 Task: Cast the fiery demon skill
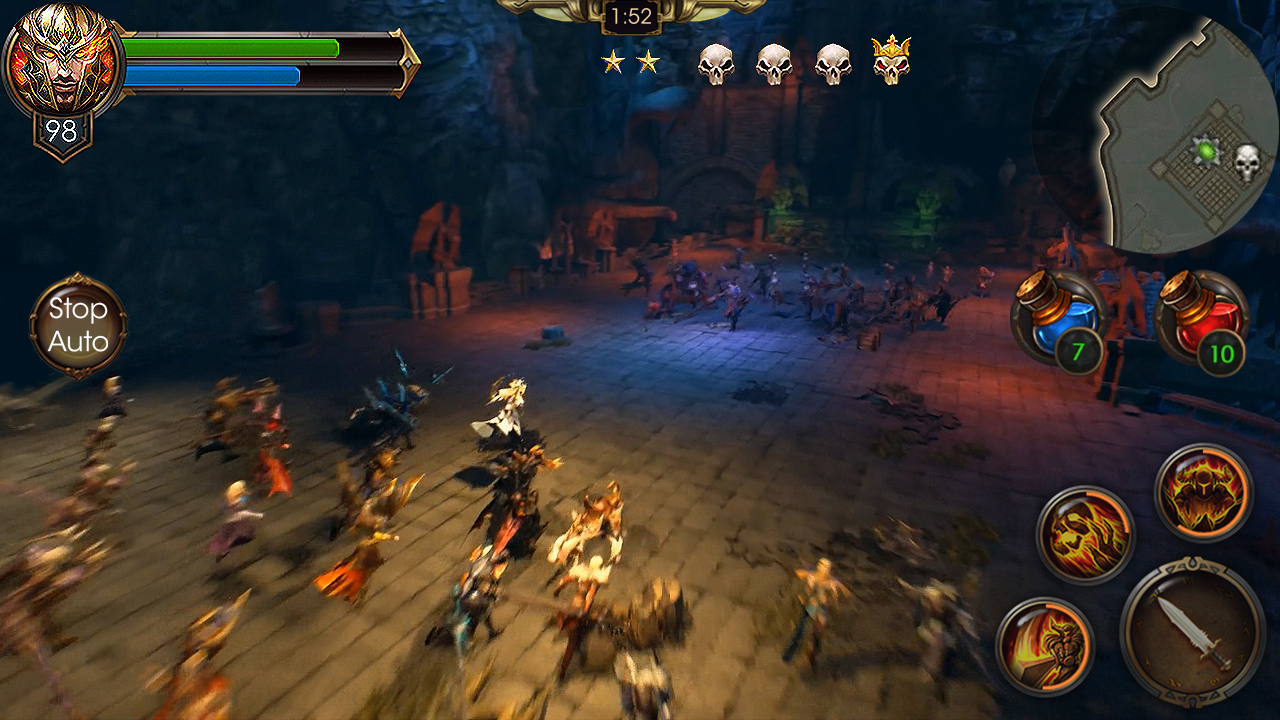(1203, 493)
